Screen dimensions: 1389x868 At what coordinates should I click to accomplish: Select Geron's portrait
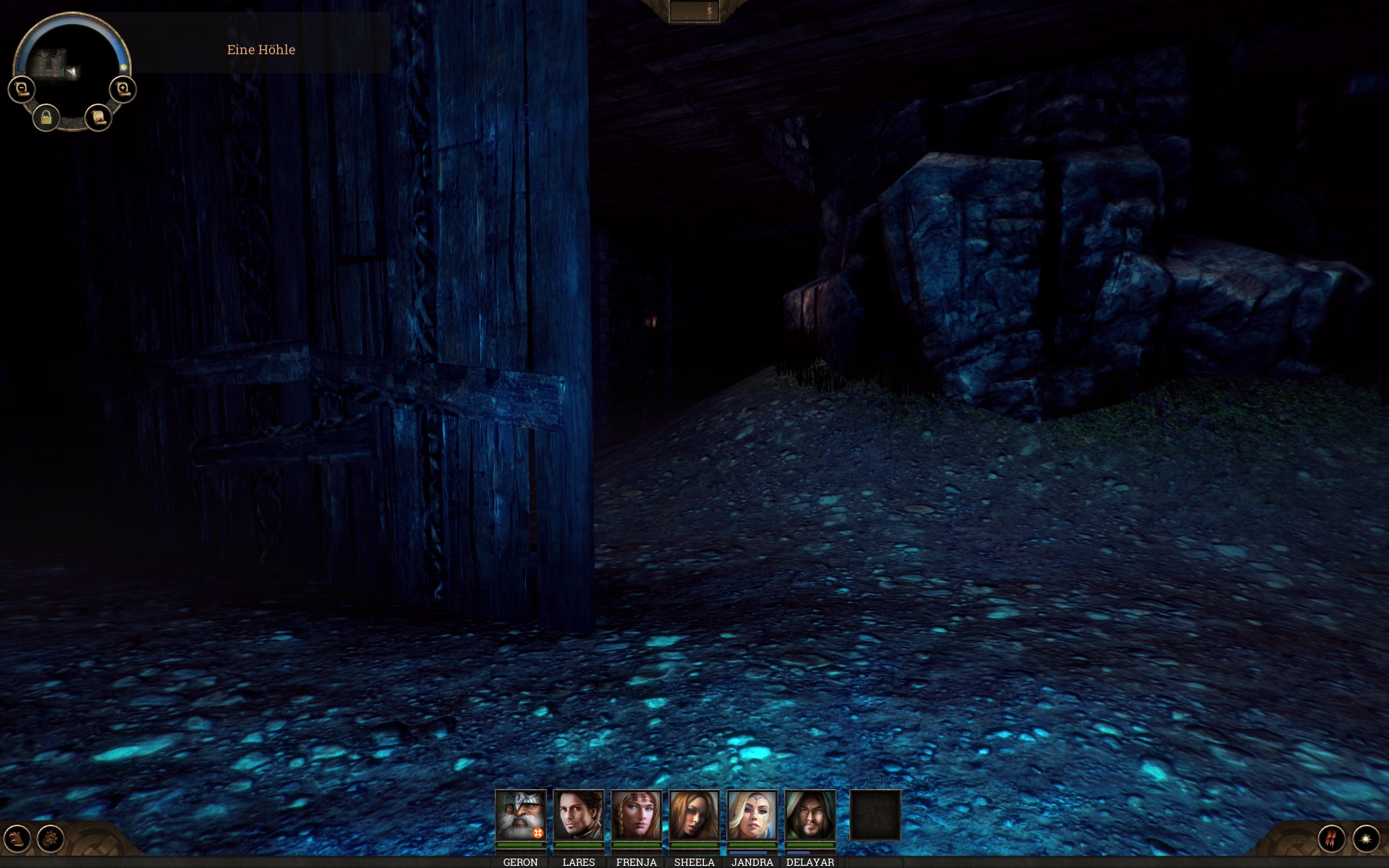pos(520,815)
